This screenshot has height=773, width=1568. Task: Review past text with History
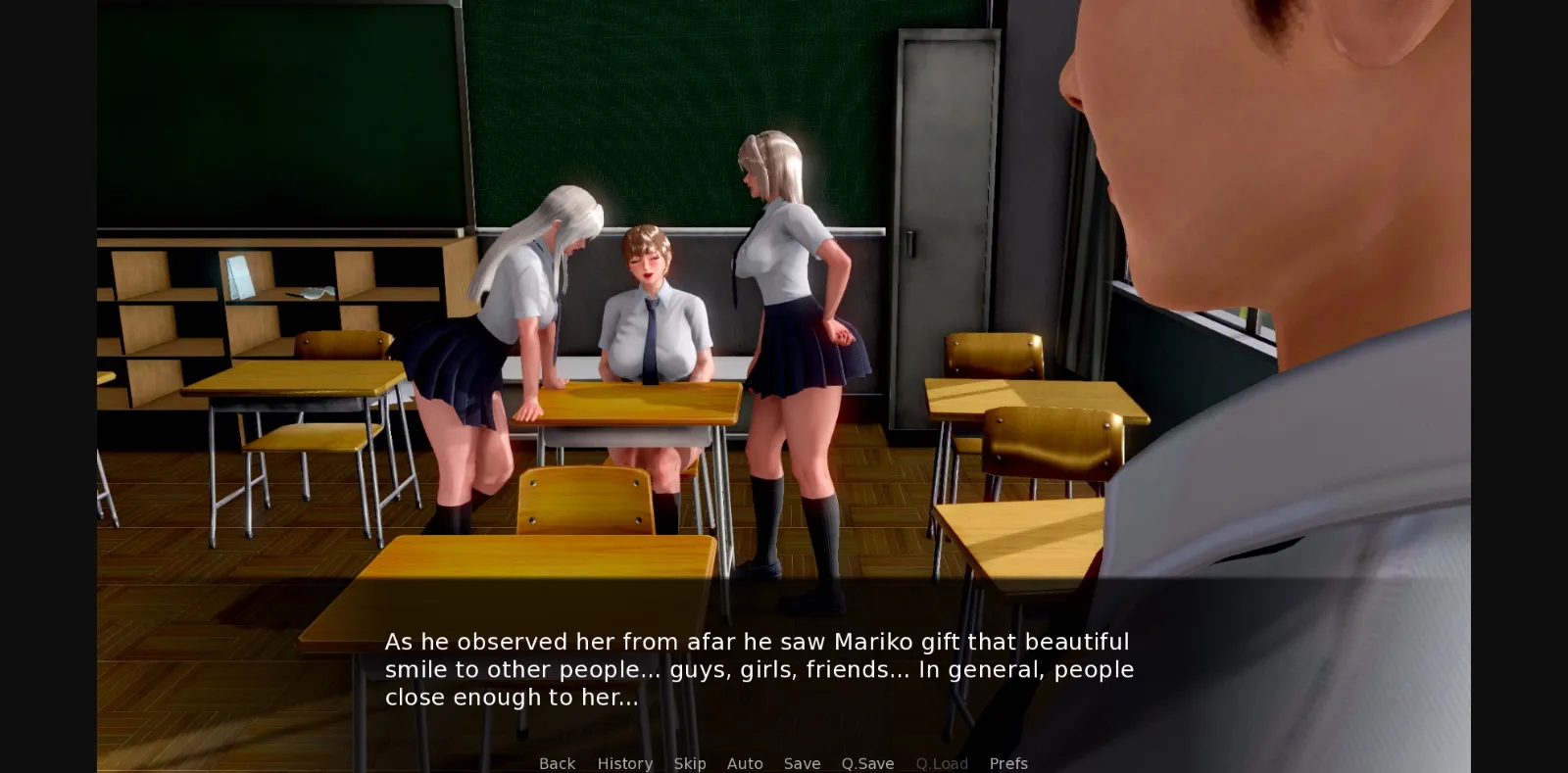click(624, 763)
